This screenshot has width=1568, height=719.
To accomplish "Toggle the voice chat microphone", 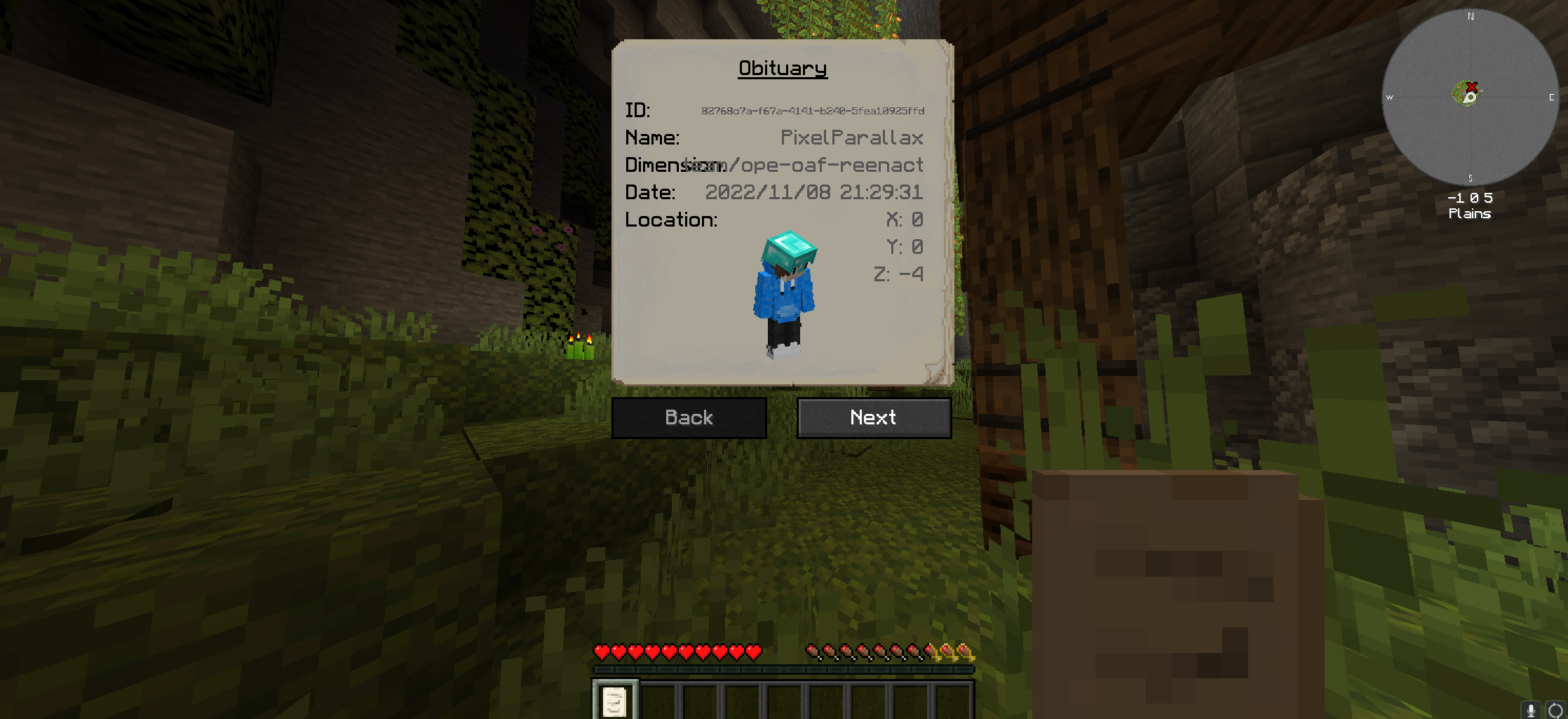I will [1532, 709].
